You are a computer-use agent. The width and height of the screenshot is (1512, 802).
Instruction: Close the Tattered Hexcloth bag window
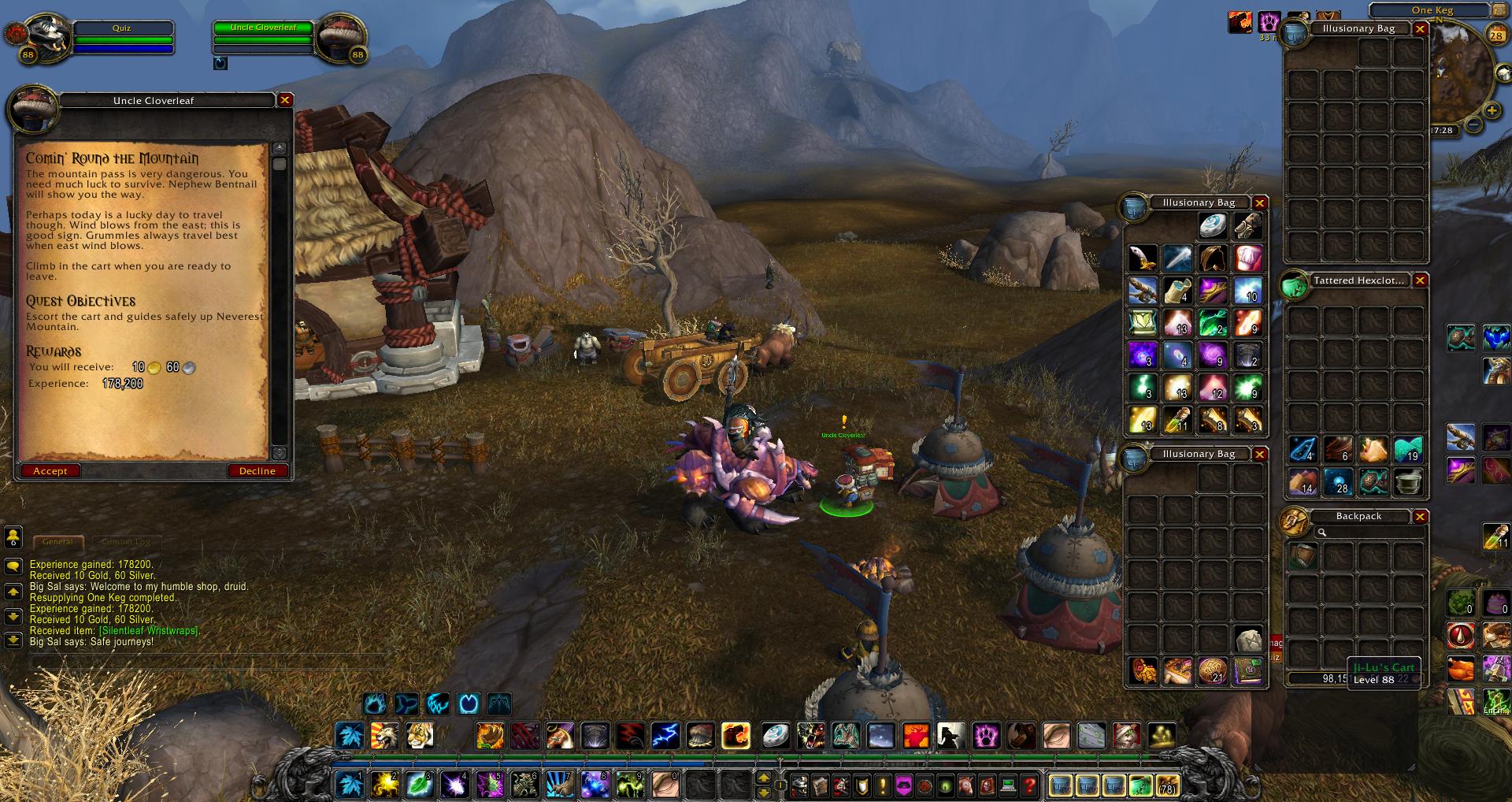pyautogui.click(x=1420, y=280)
